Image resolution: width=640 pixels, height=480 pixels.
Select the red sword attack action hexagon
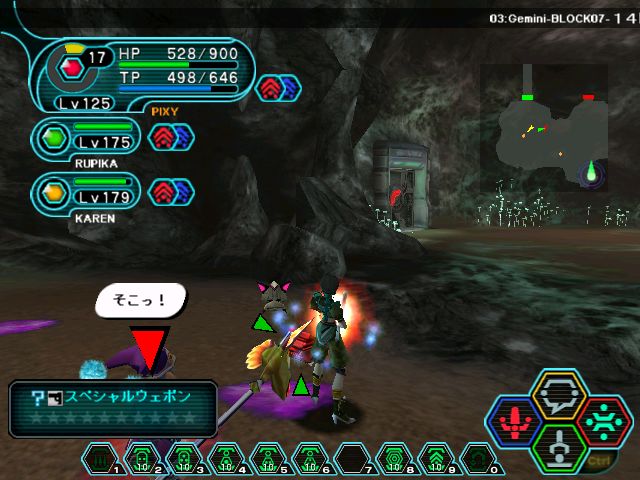[517, 420]
